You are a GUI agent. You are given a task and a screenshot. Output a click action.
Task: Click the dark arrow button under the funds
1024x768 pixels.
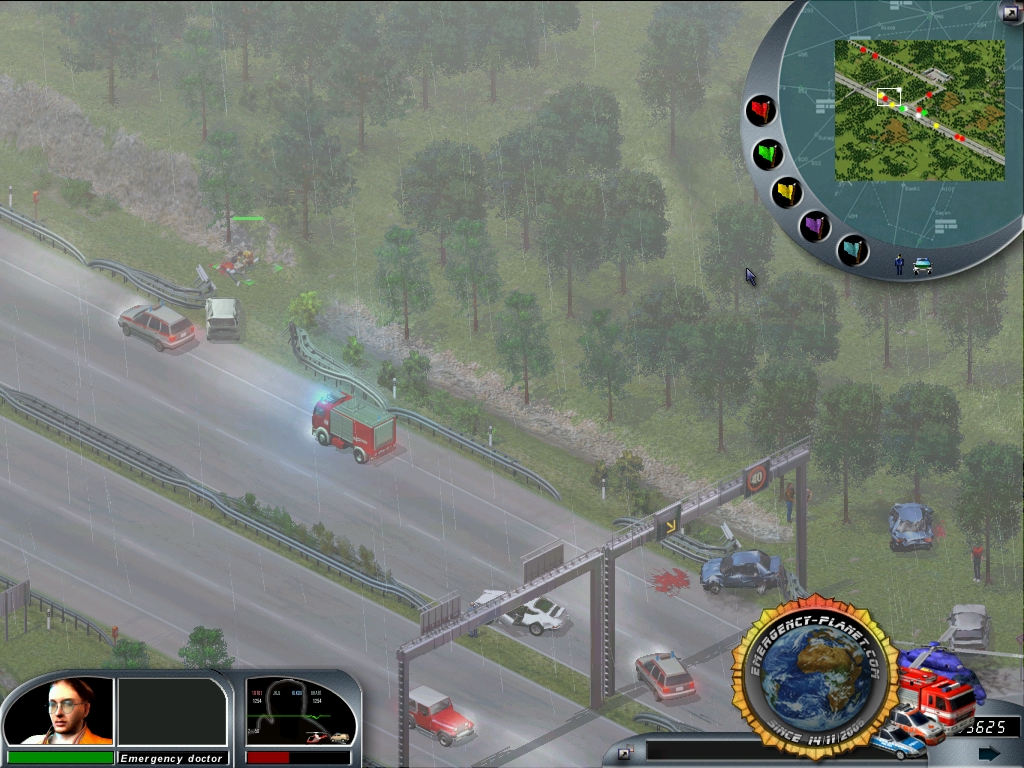pyautogui.click(x=989, y=753)
